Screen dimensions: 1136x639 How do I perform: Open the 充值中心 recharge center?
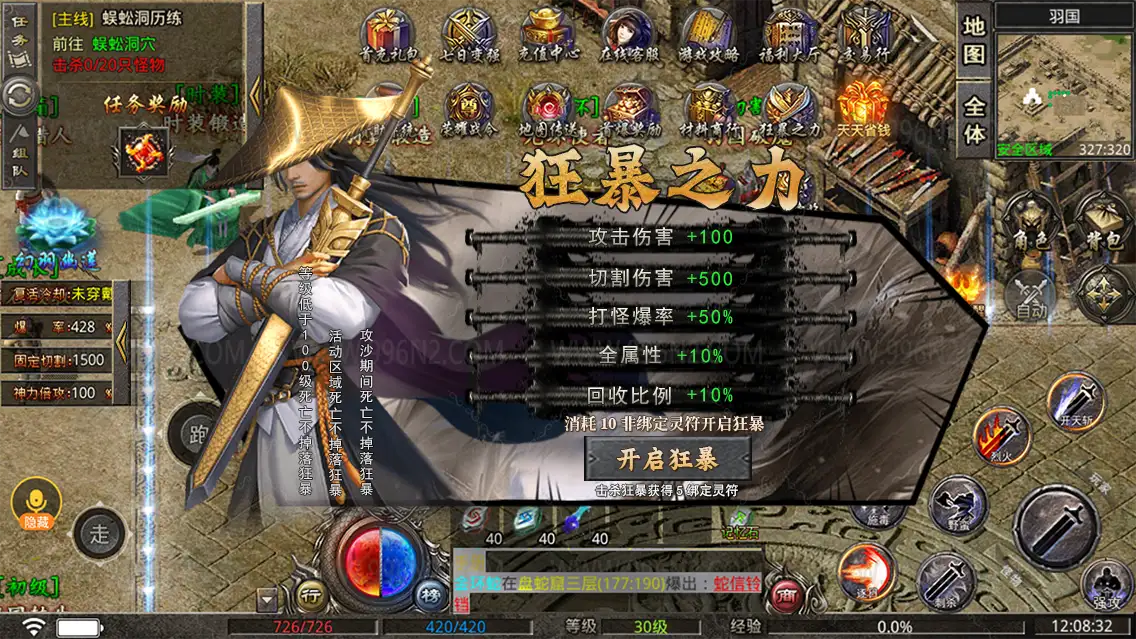pos(549,36)
